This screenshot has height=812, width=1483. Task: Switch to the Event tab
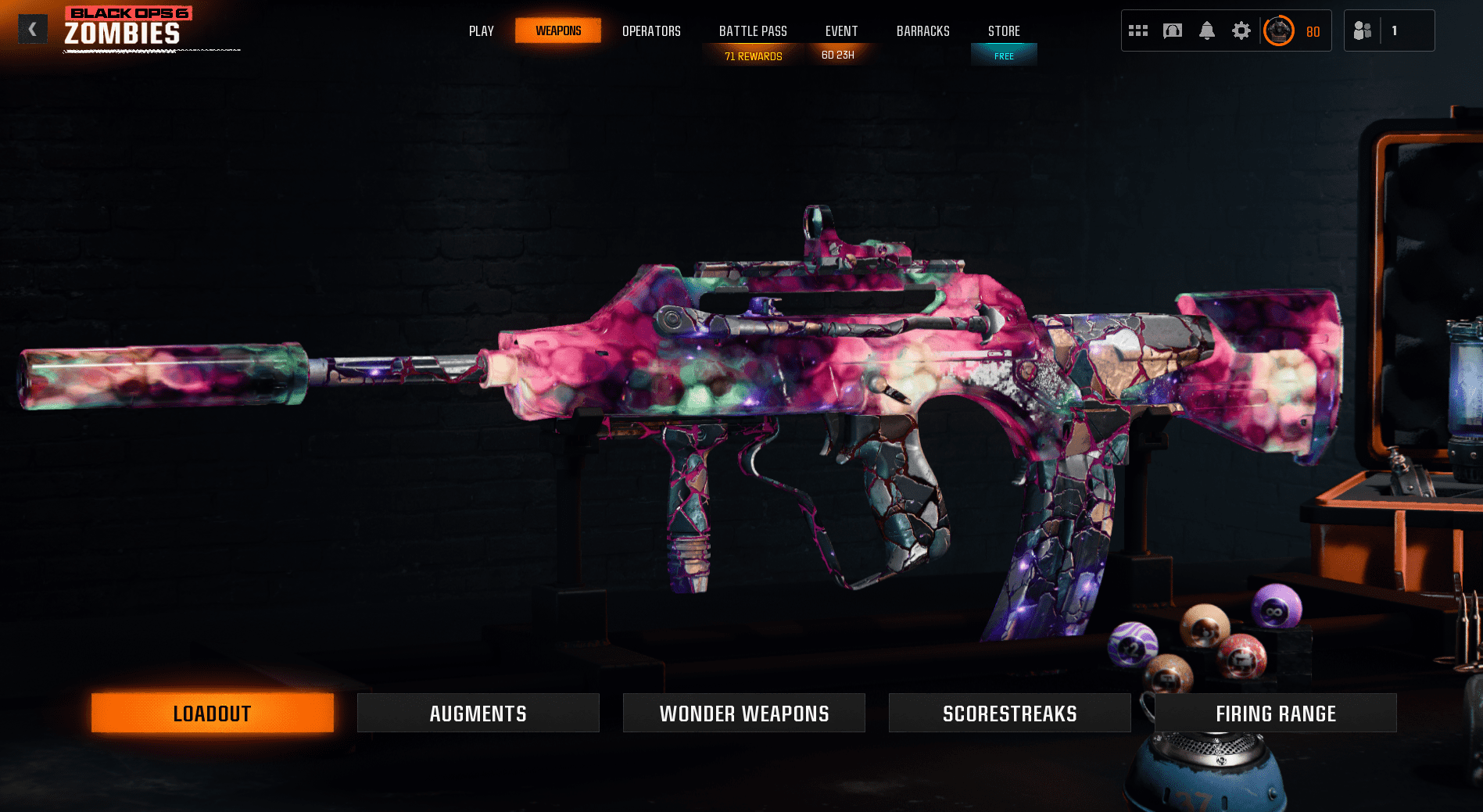[841, 31]
